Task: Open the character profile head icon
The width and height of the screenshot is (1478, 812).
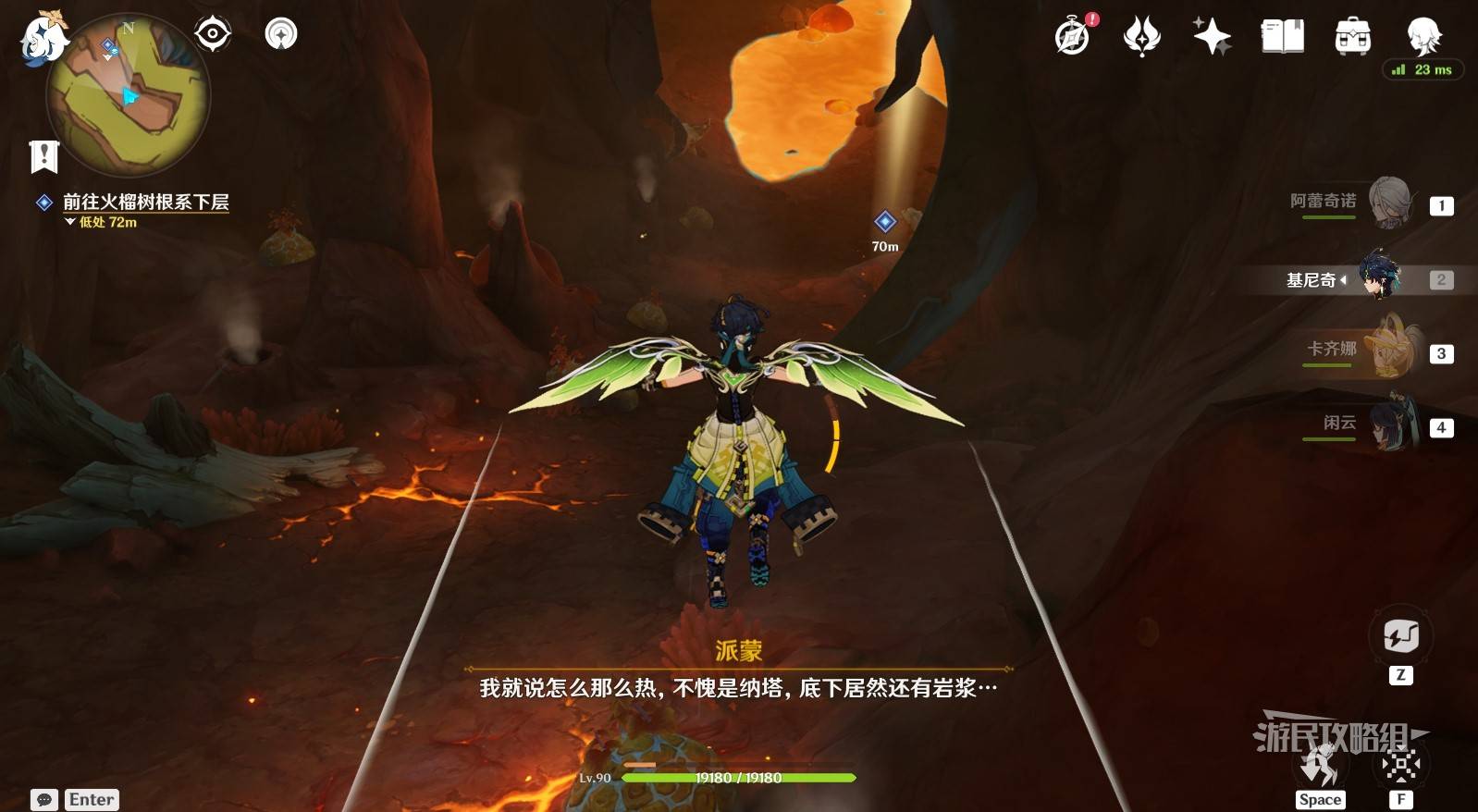Action: pos(1423,35)
